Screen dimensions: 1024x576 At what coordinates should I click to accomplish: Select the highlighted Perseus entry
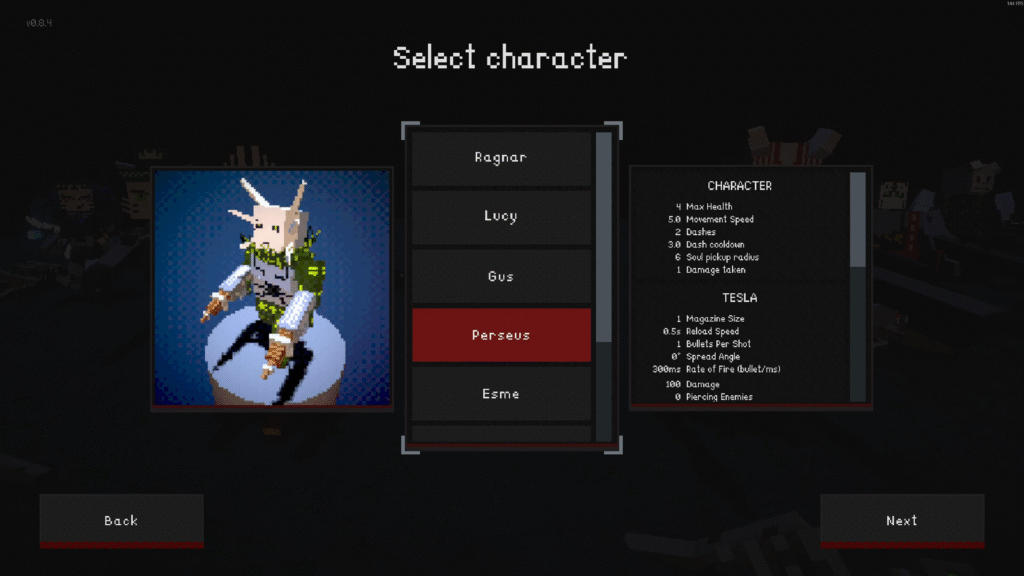click(x=501, y=335)
